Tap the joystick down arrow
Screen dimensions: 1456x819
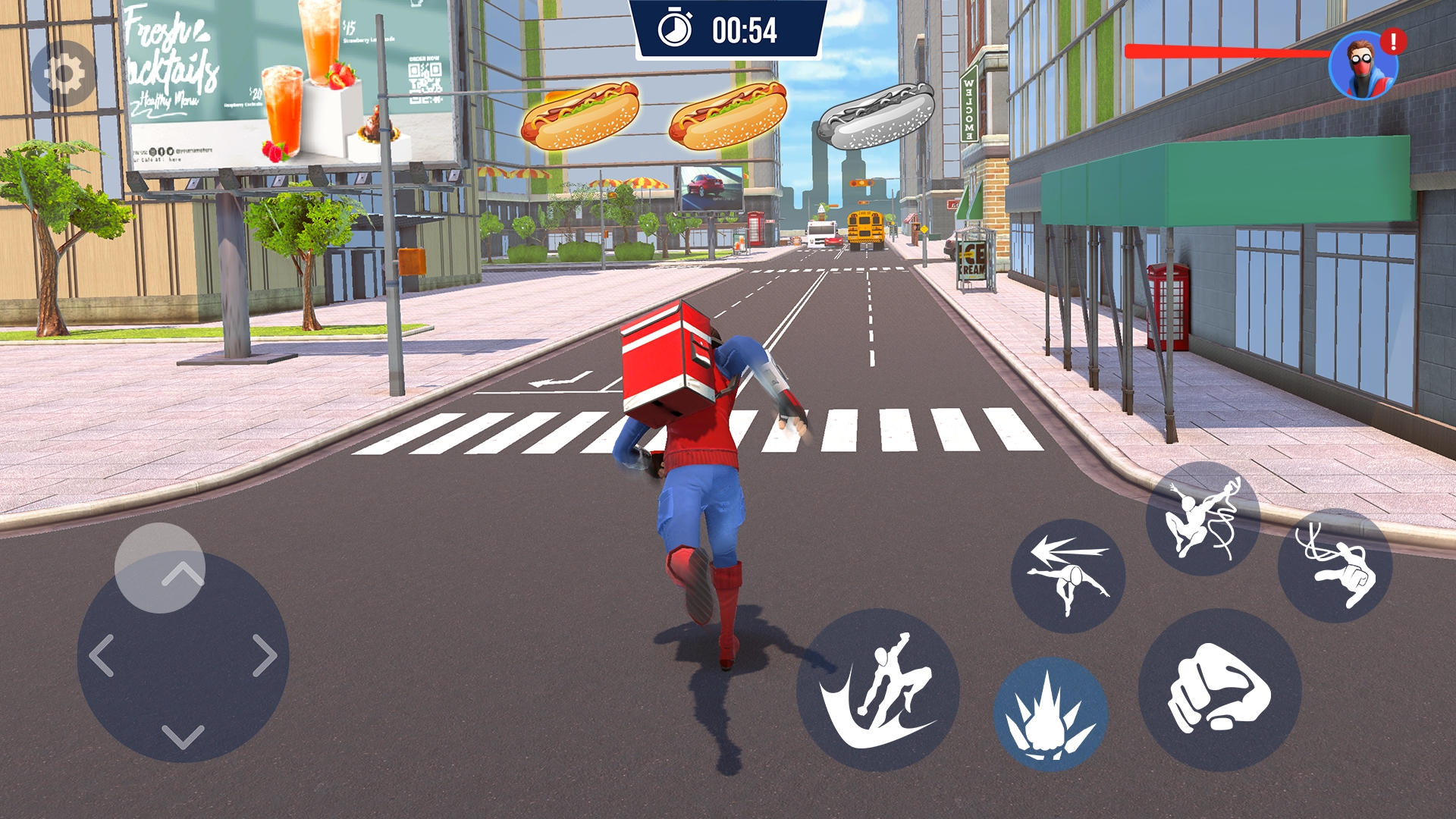[x=183, y=736]
